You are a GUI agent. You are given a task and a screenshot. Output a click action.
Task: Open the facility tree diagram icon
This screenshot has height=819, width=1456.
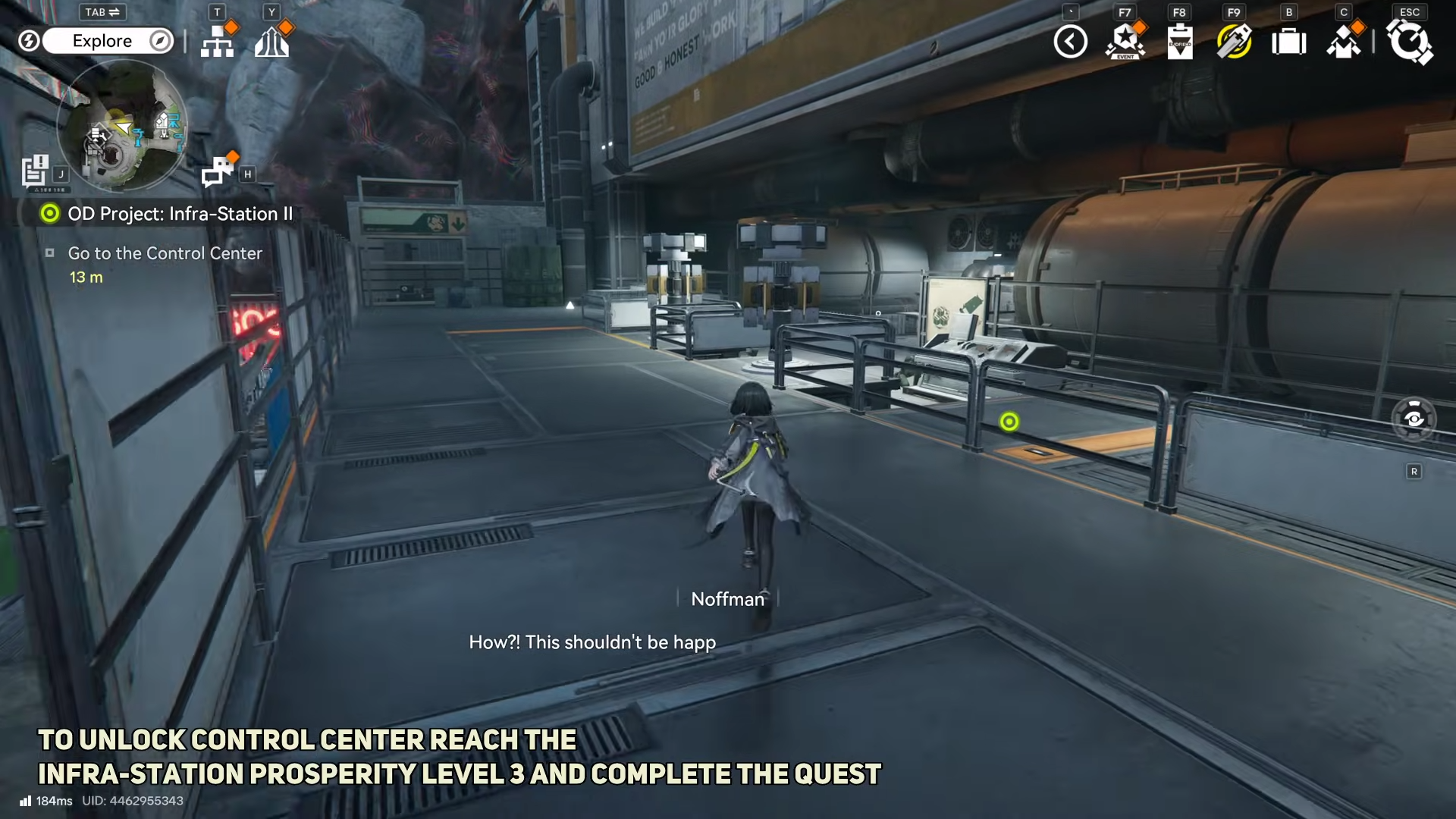click(218, 42)
